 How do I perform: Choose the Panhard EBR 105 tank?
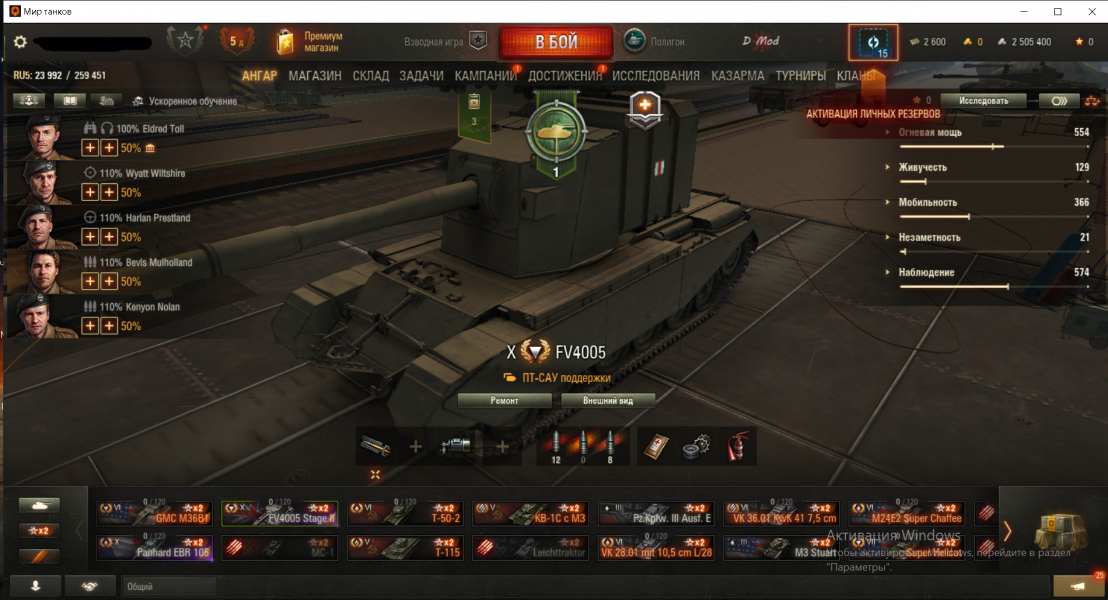click(x=155, y=547)
